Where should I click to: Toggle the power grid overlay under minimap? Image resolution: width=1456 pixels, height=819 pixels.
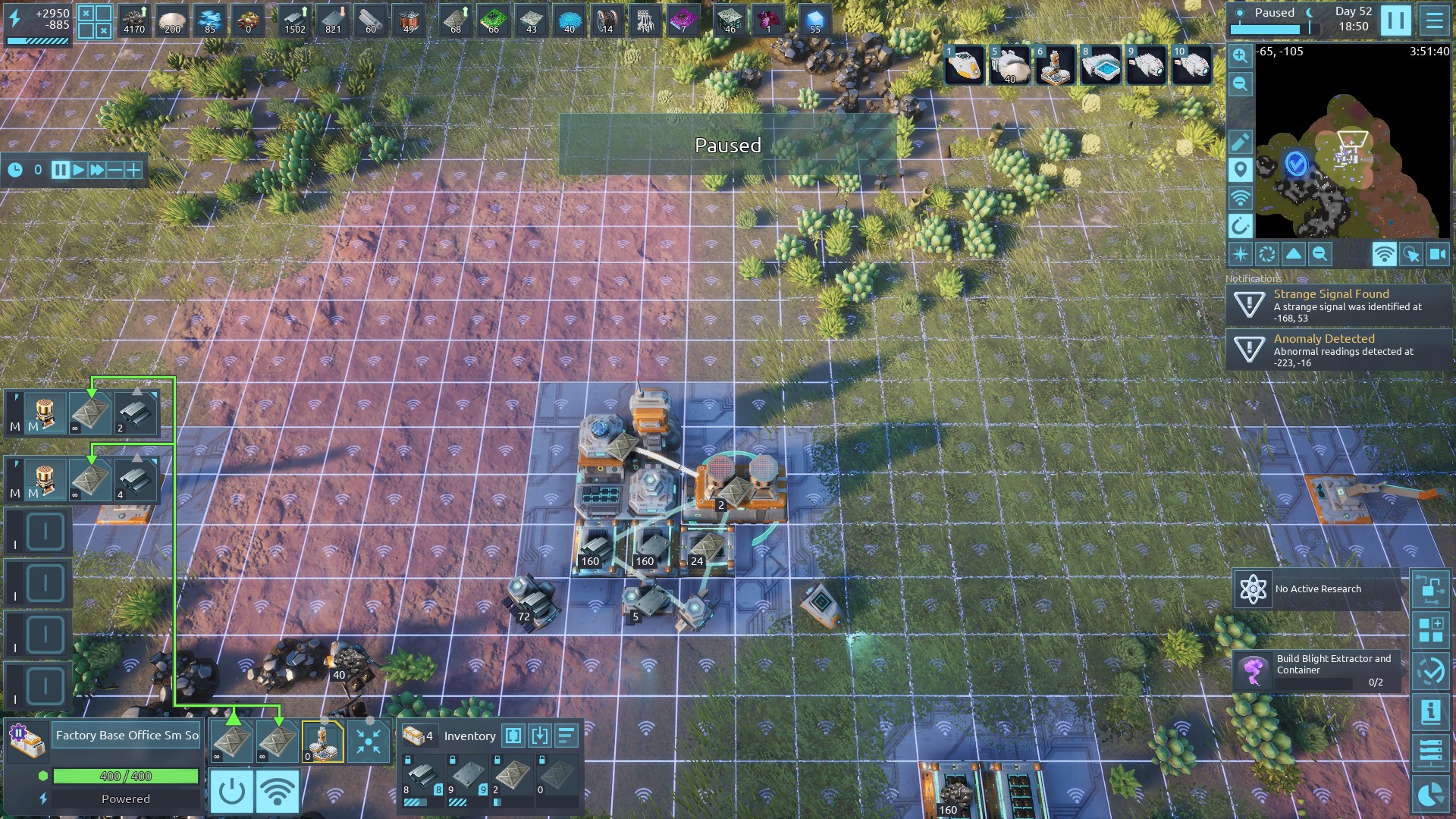[x=1383, y=255]
